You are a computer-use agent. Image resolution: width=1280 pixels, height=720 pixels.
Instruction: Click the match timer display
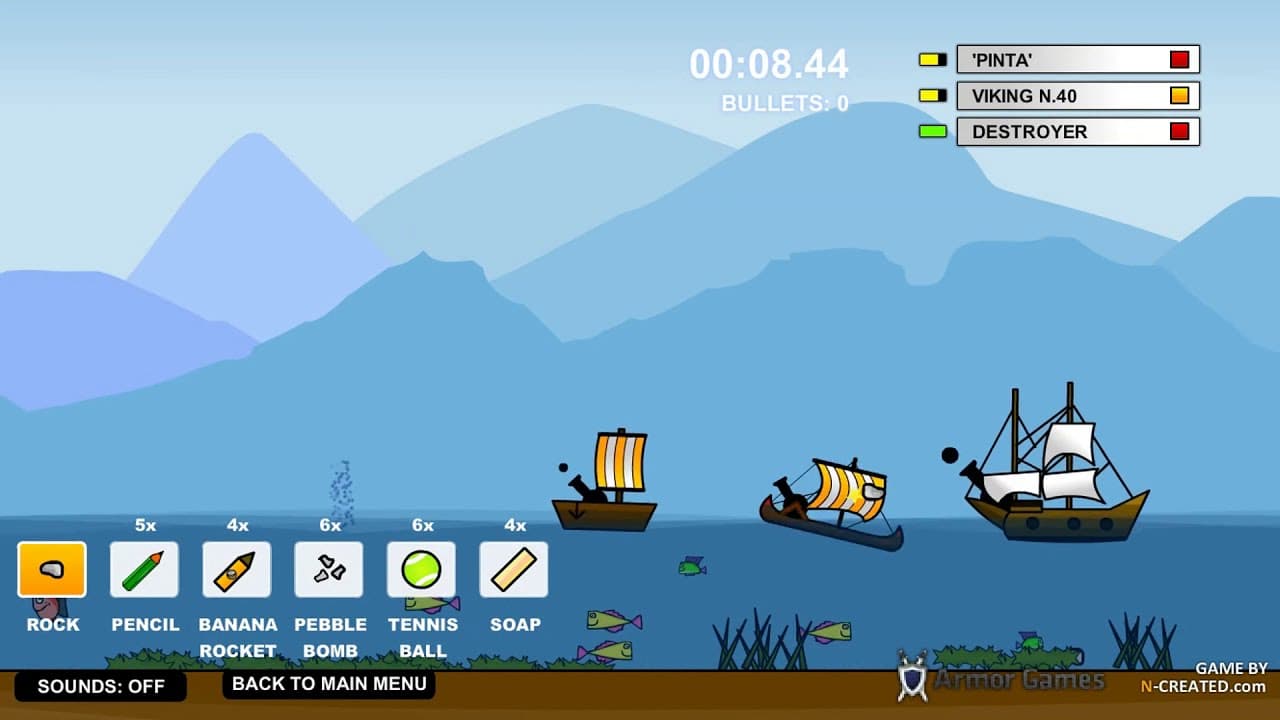(771, 64)
